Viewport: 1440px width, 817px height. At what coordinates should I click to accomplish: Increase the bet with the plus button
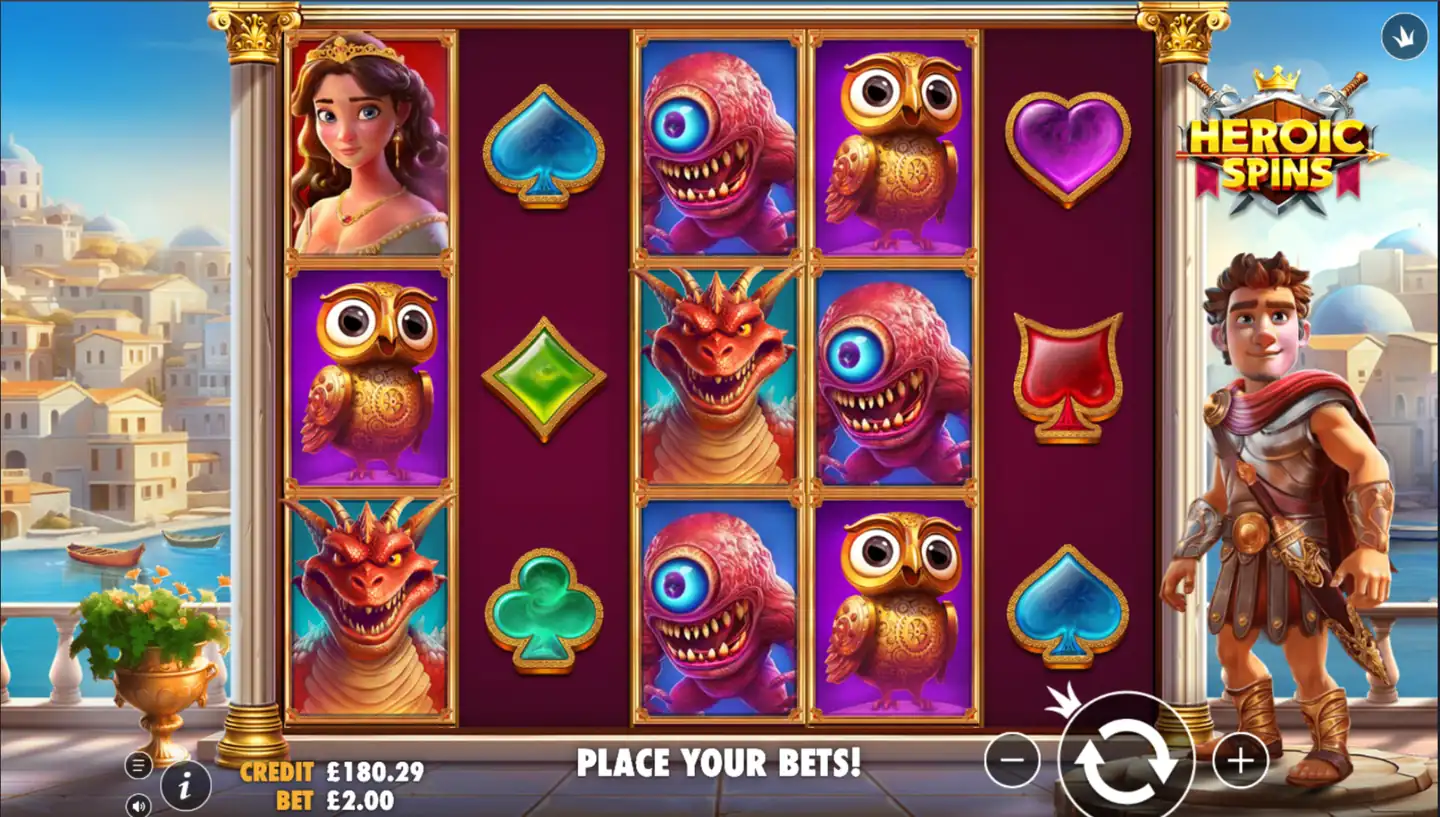pyautogui.click(x=1239, y=760)
